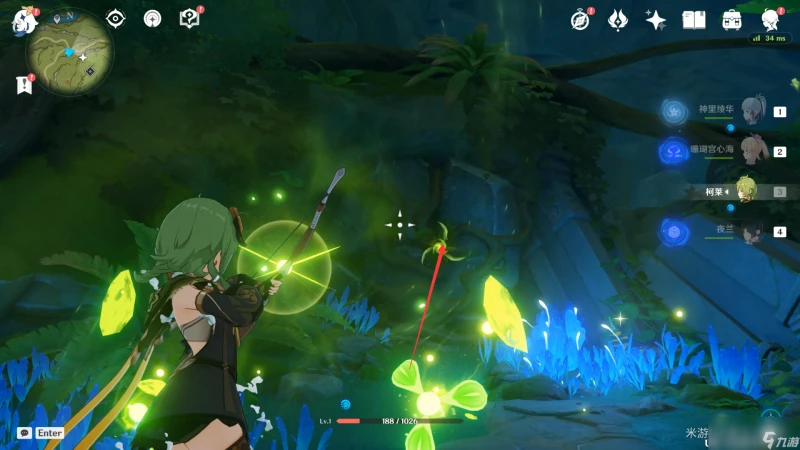This screenshot has height=450, width=800.
Task: Open the adventurer handbook book icon
Action: click(694, 20)
